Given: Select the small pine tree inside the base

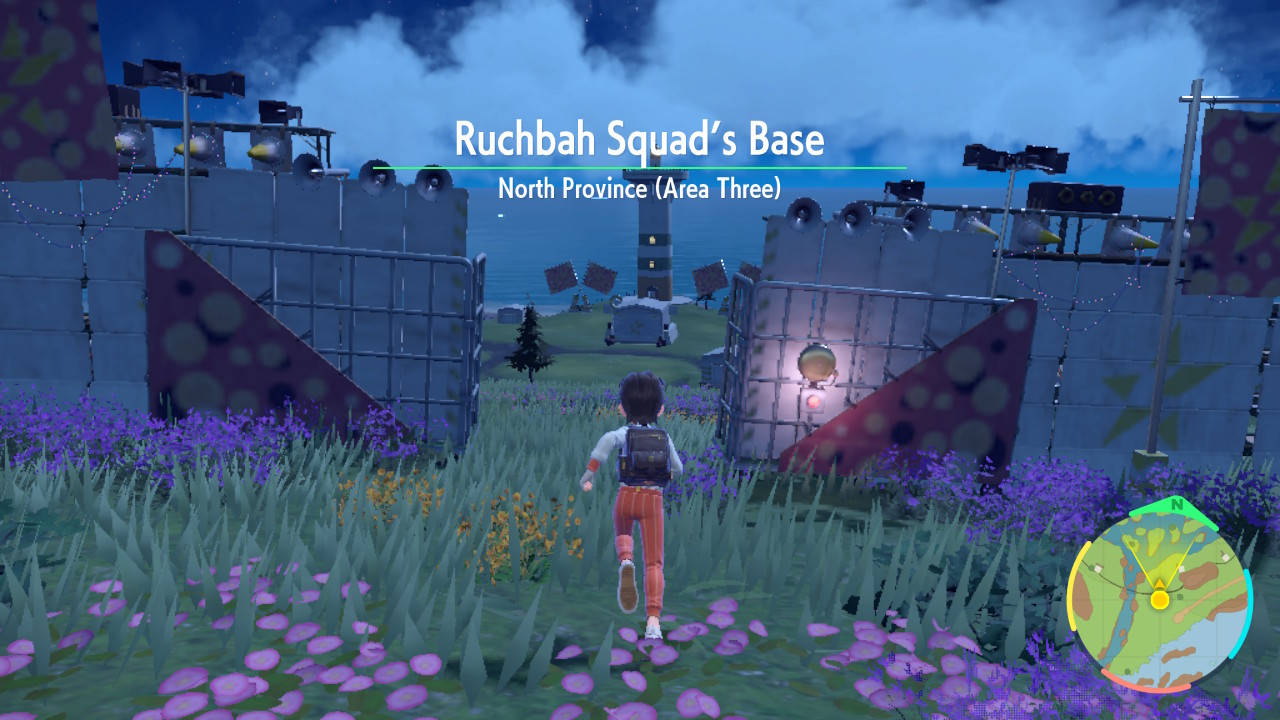Looking at the screenshot, I should (529, 338).
